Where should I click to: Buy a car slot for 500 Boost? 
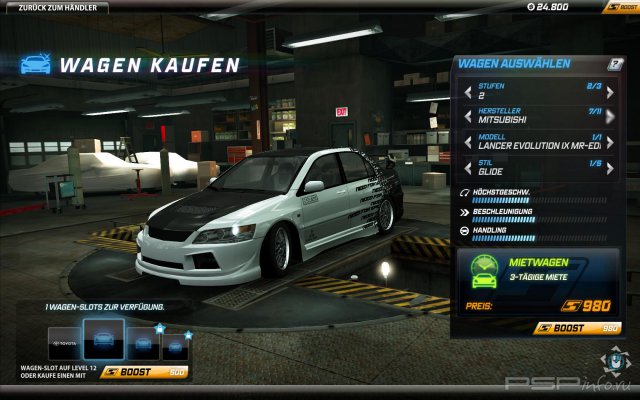(145, 371)
